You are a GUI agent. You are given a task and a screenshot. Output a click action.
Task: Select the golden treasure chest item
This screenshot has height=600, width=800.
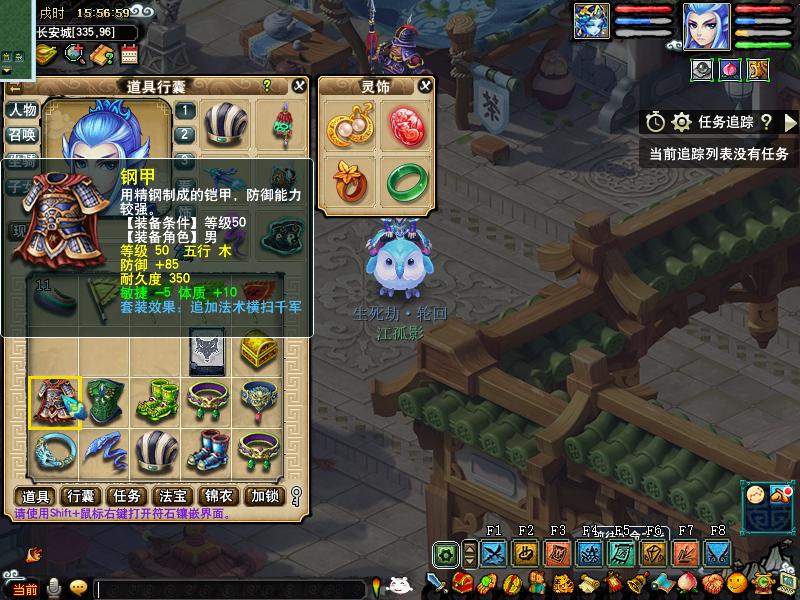tap(258, 350)
